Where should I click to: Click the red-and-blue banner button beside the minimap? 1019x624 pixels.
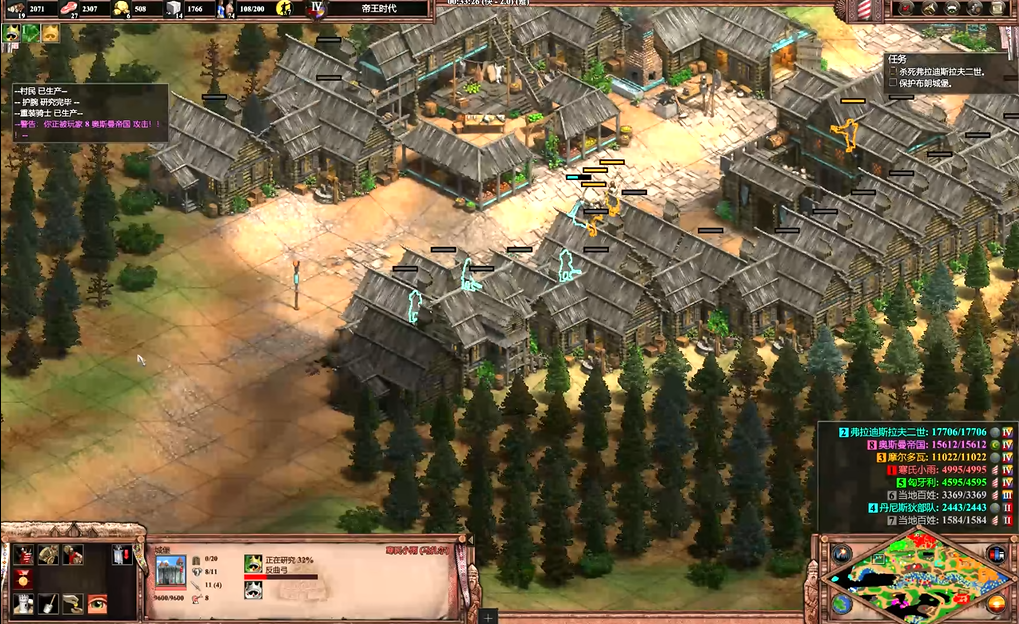(x=995, y=555)
